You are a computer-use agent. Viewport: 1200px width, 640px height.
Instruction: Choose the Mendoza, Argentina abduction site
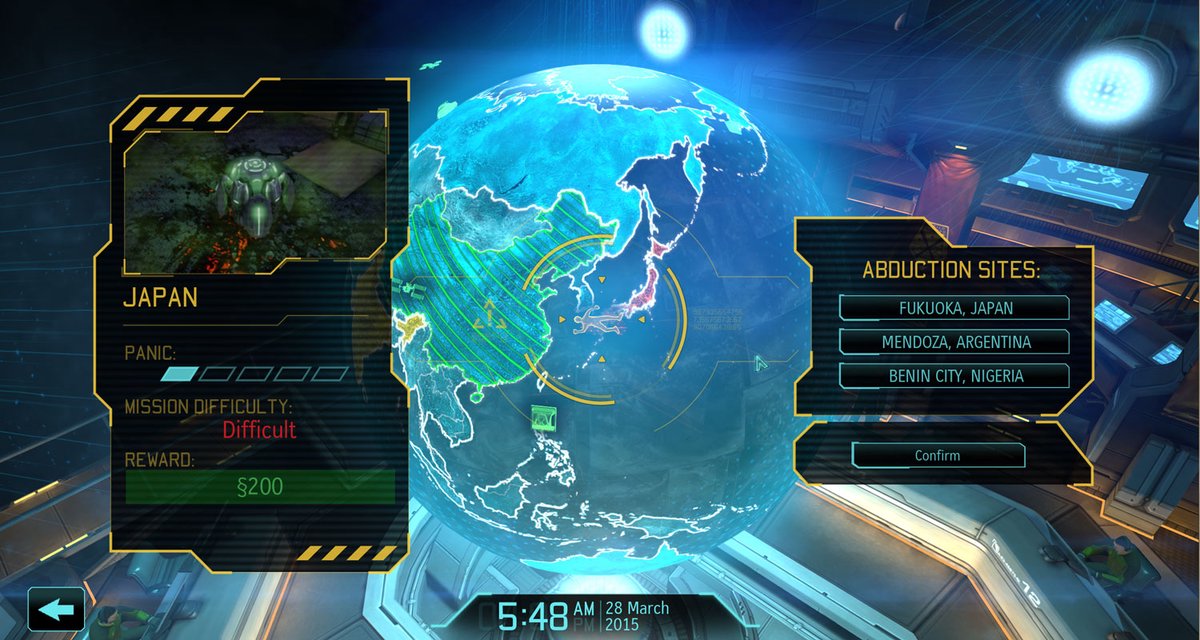pyautogui.click(x=954, y=342)
